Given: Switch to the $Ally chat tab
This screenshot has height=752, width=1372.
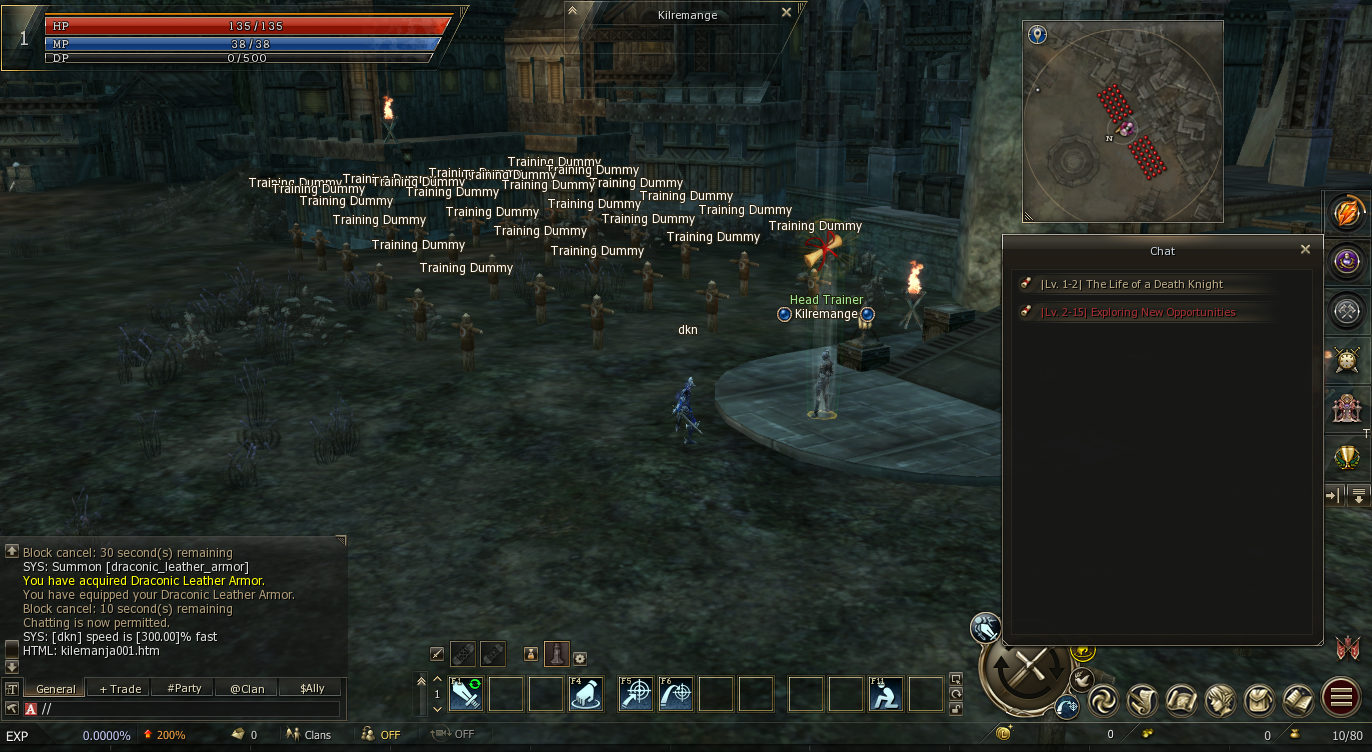Looking at the screenshot, I should (x=311, y=688).
